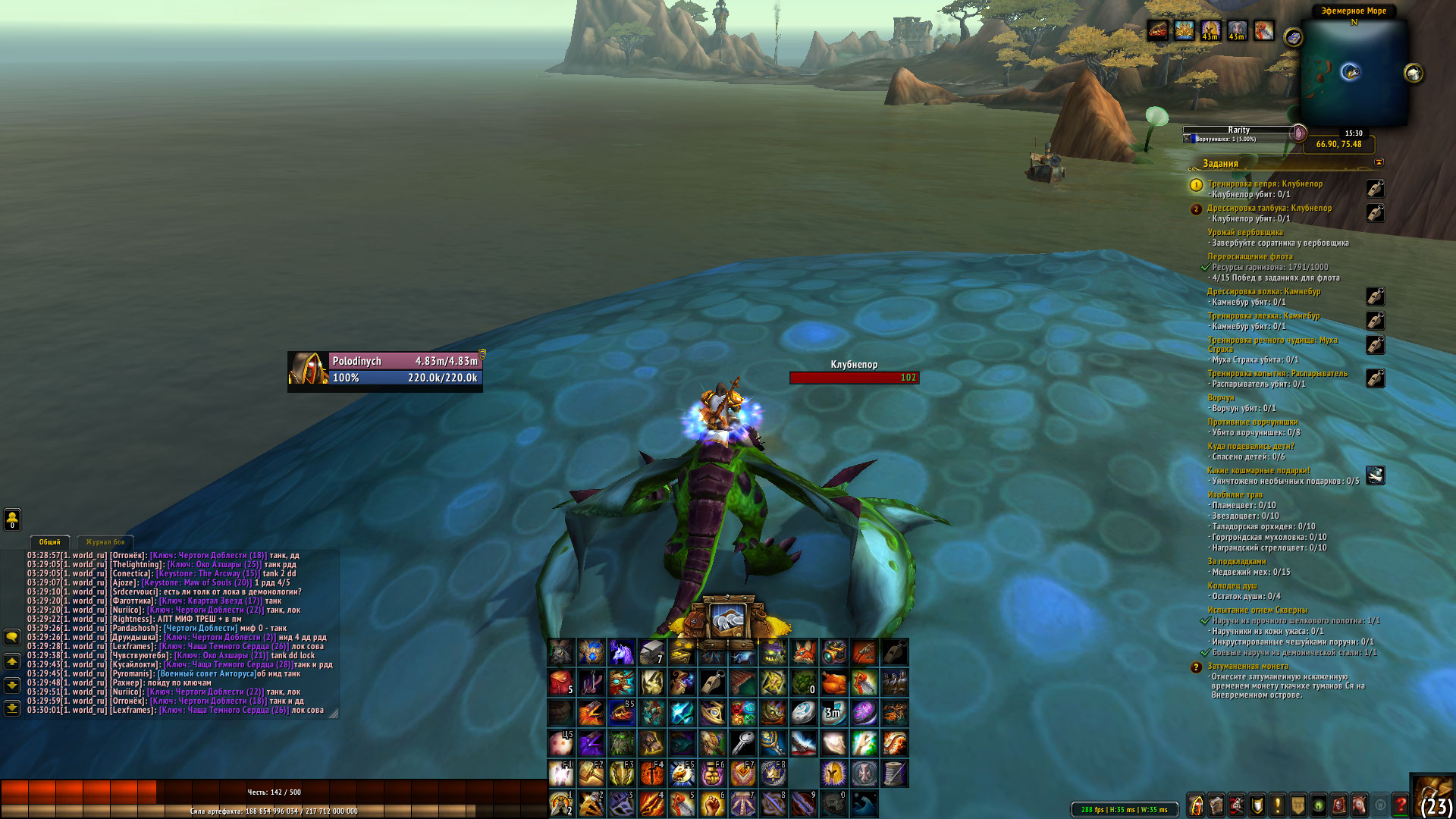Activate the golden hammer ability on F2
Image resolution: width=1456 pixels, height=819 pixels.
pos(591,773)
